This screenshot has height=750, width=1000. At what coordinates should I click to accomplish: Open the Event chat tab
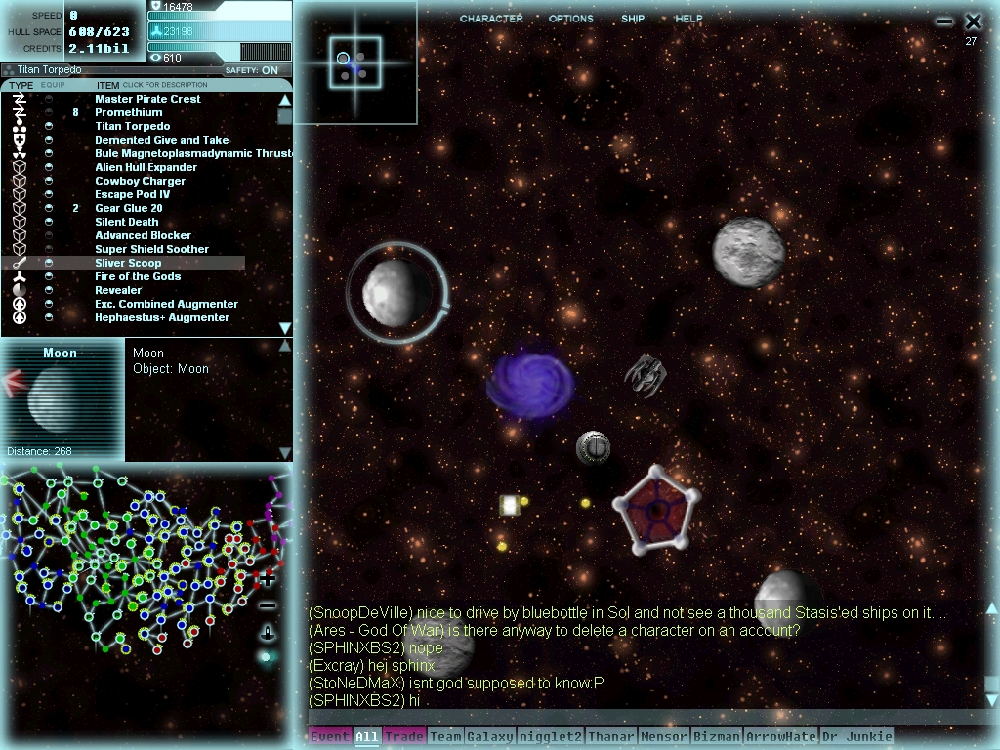click(330, 737)
